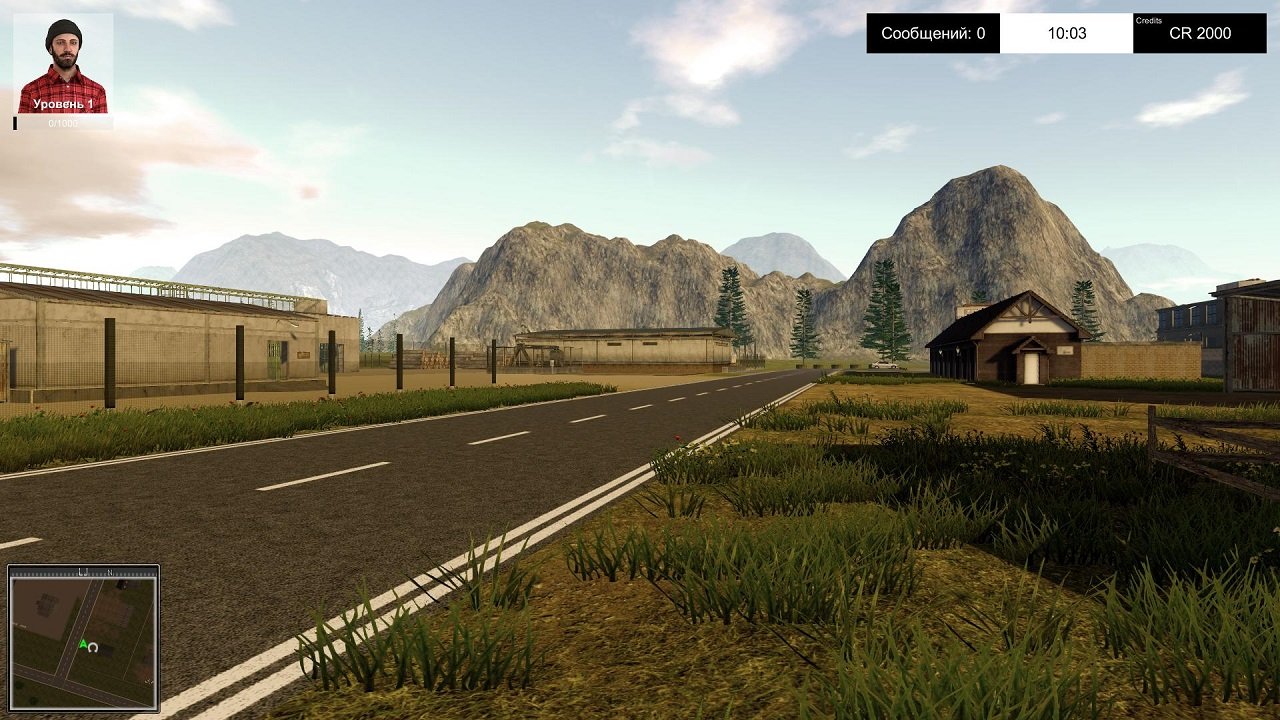
Task: Click the white parked car near the timbered house
Action: pos(883,365)
